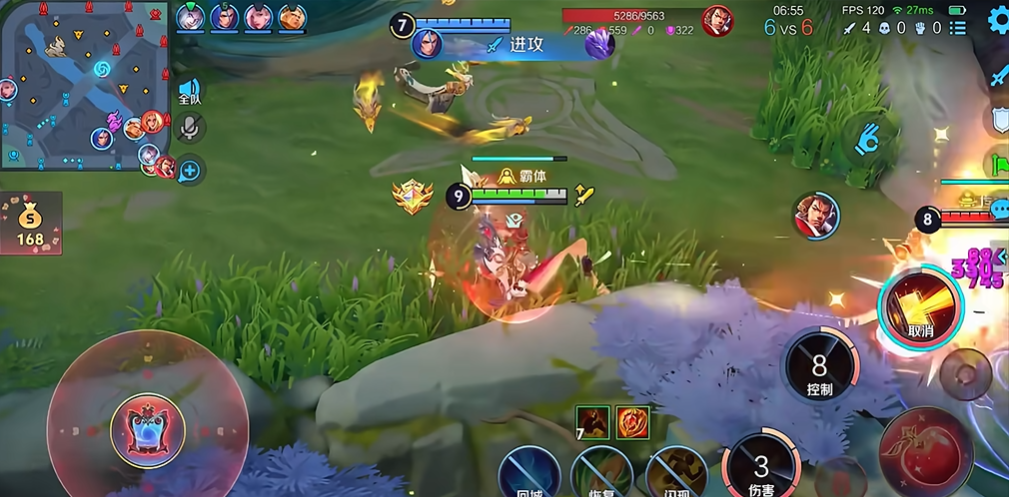Open the minimap
The height and width of the screenshot is (497, 1009).
83,85
